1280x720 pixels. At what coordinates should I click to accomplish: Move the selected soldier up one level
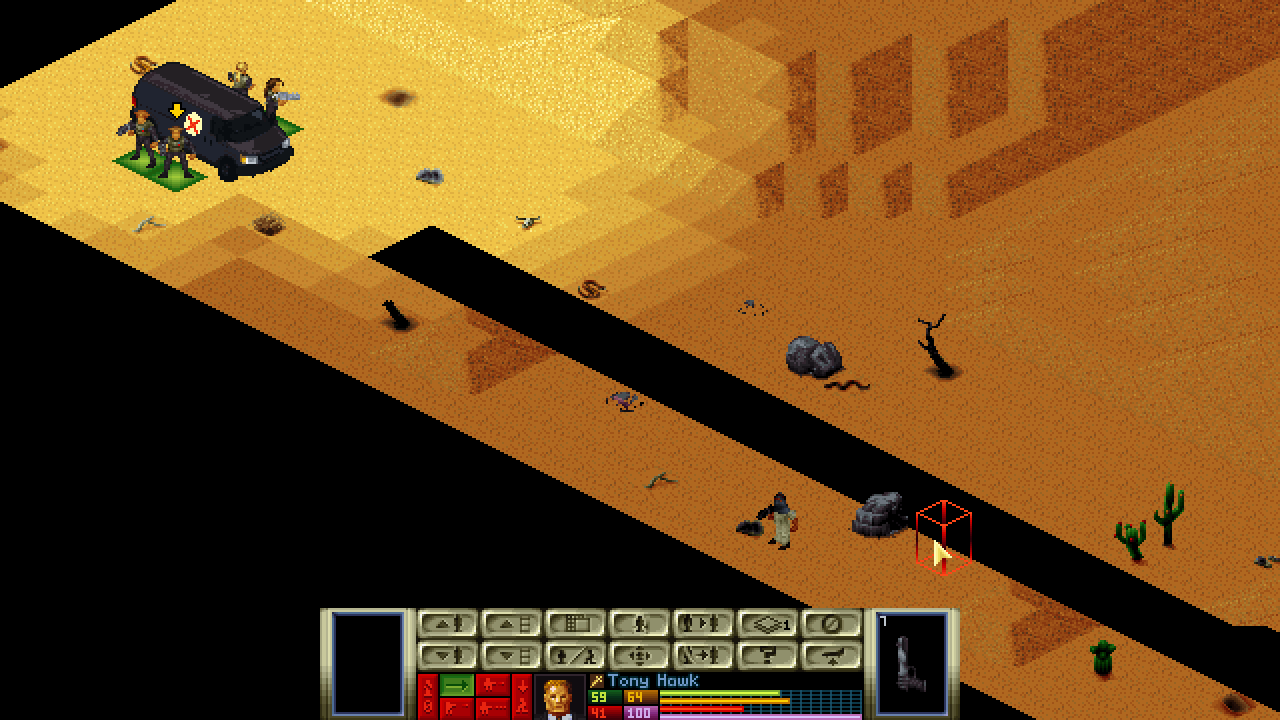click(x=447, y=624)
